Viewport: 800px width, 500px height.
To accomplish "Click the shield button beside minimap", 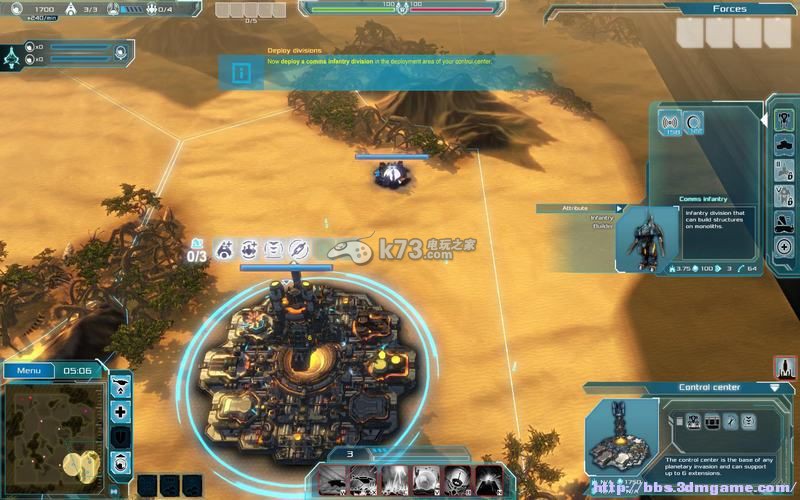I will (121, 437).
